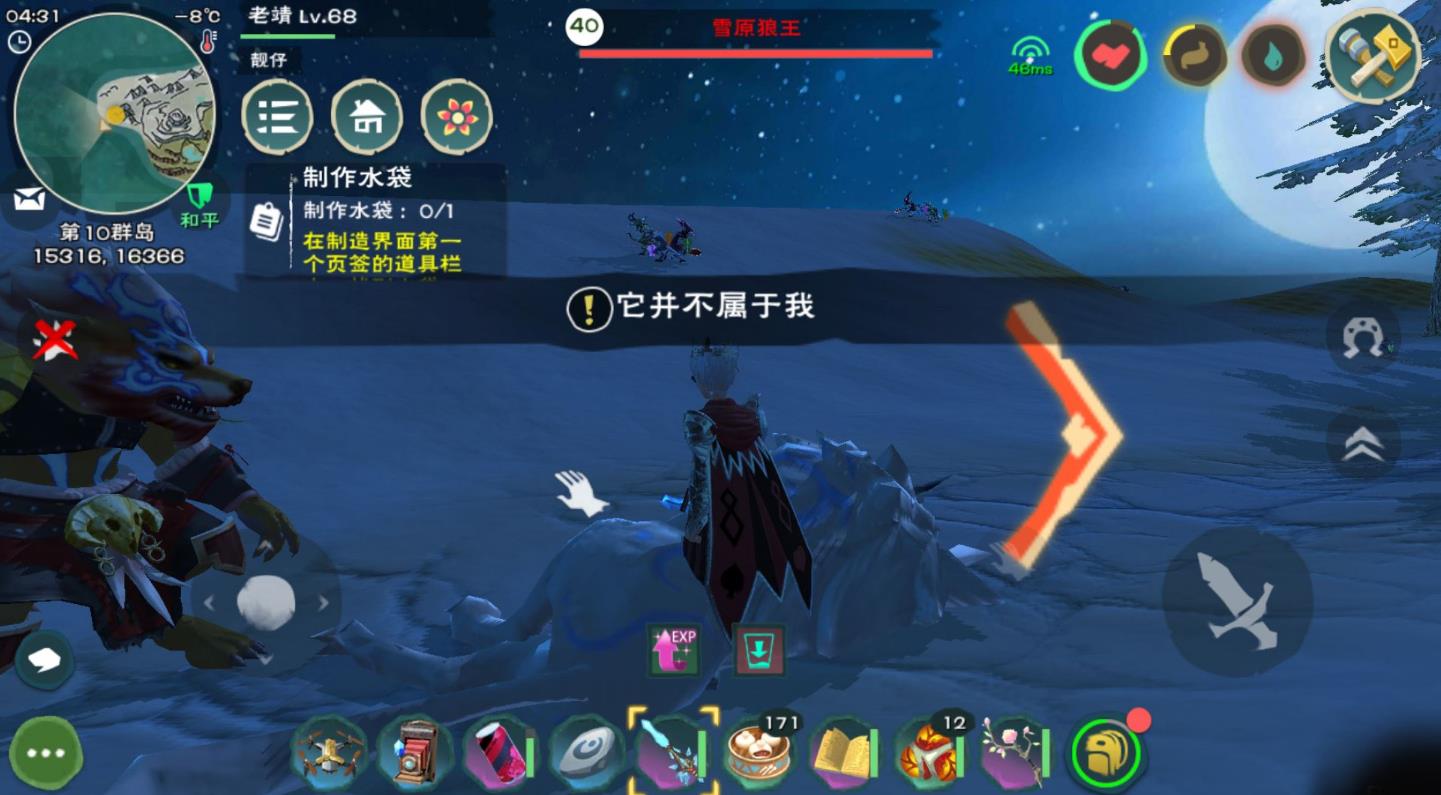The width and height of the screenshot is (1441, 795).
Task: Open the red flower icon button
Action: coord(456,117)
